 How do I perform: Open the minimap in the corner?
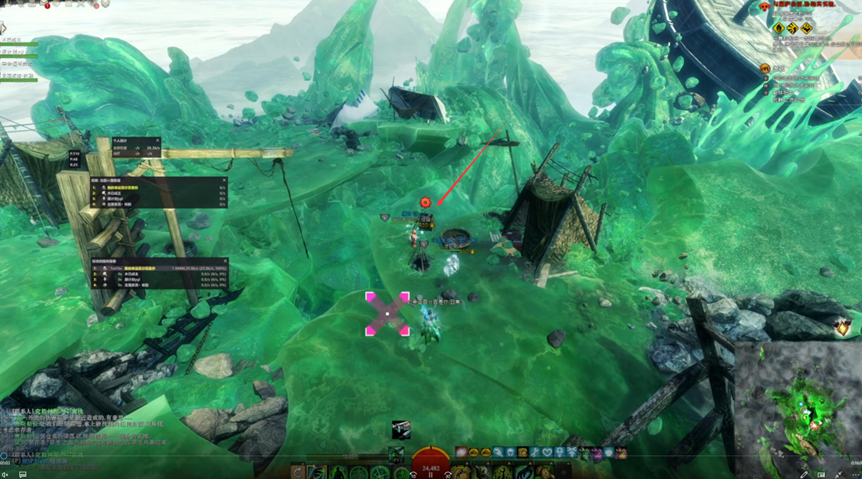click(x=797, y=408)
